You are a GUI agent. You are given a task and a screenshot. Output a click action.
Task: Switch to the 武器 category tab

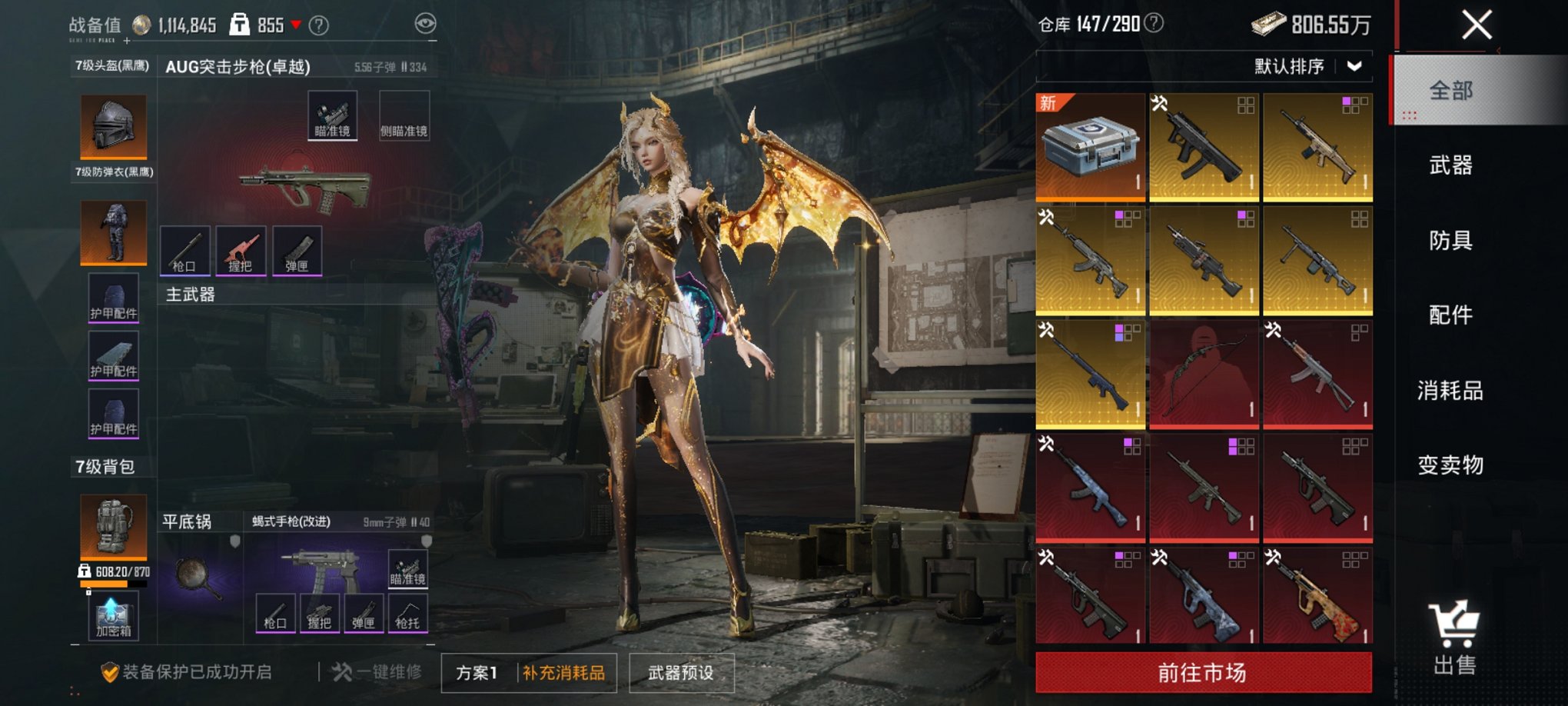(1450, 165)
